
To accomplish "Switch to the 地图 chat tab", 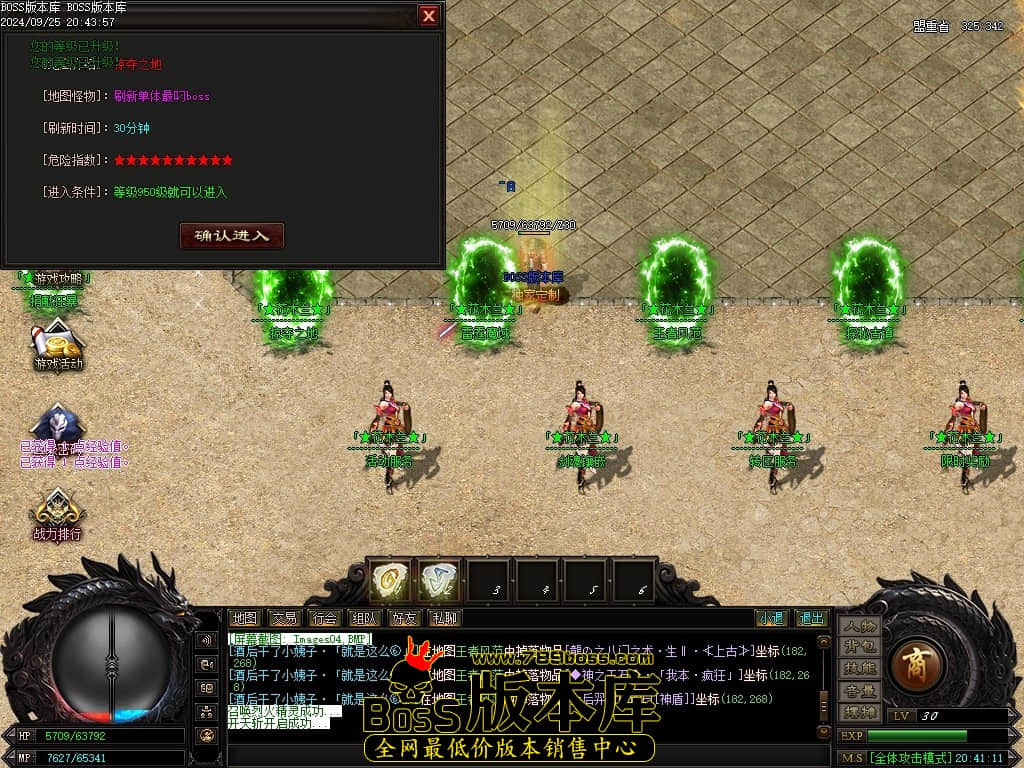I will [245, 618].
